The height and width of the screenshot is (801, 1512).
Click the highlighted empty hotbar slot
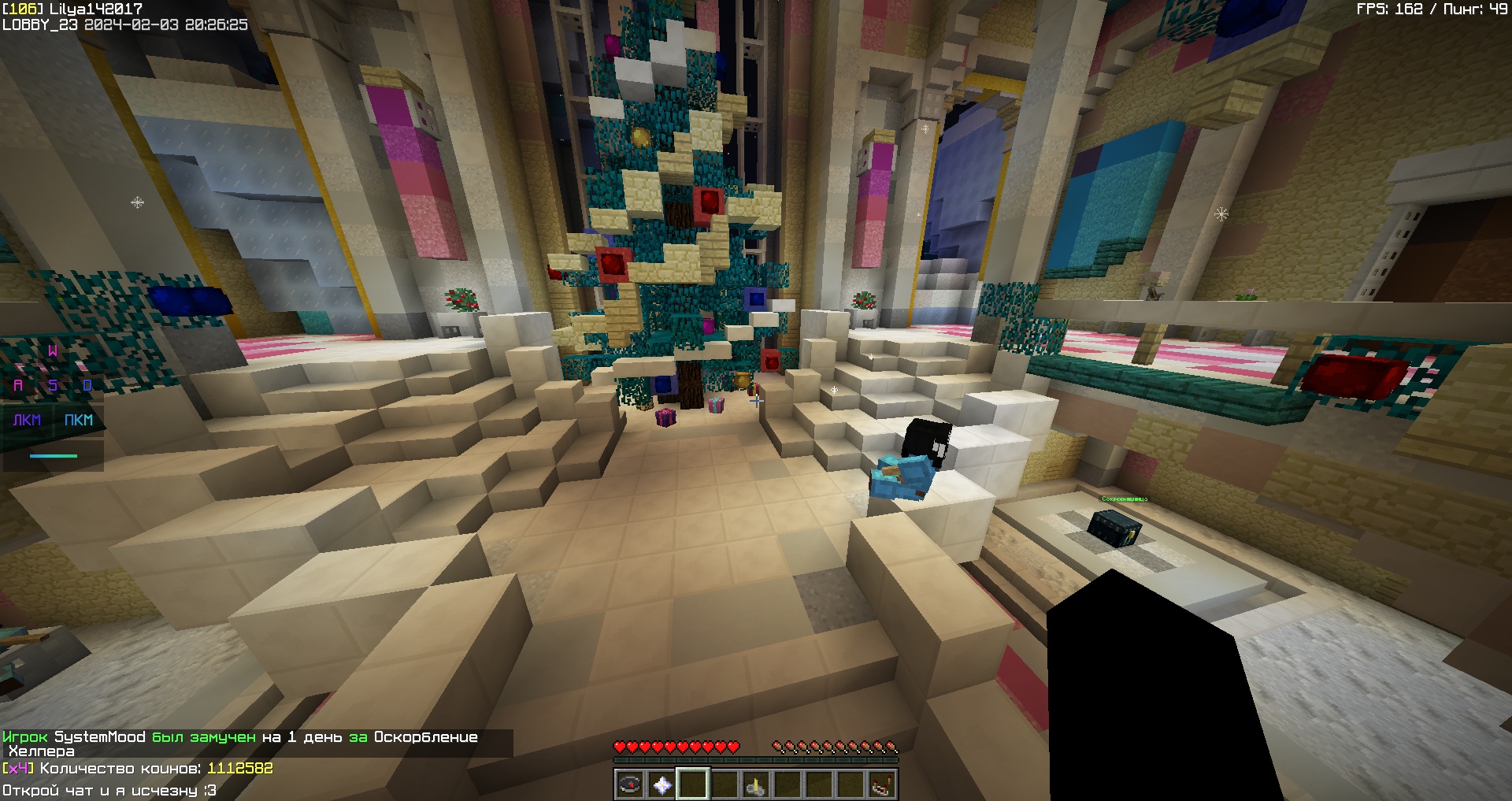point(693,784)
